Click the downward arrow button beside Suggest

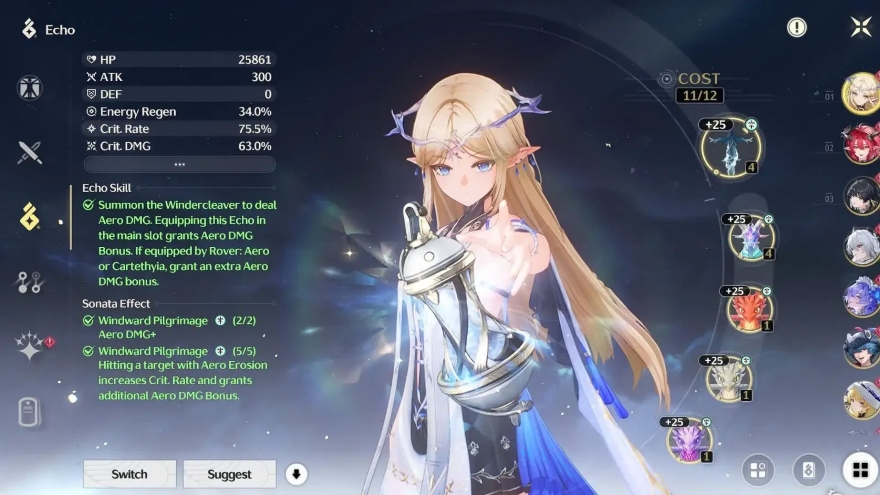(295, 474)
